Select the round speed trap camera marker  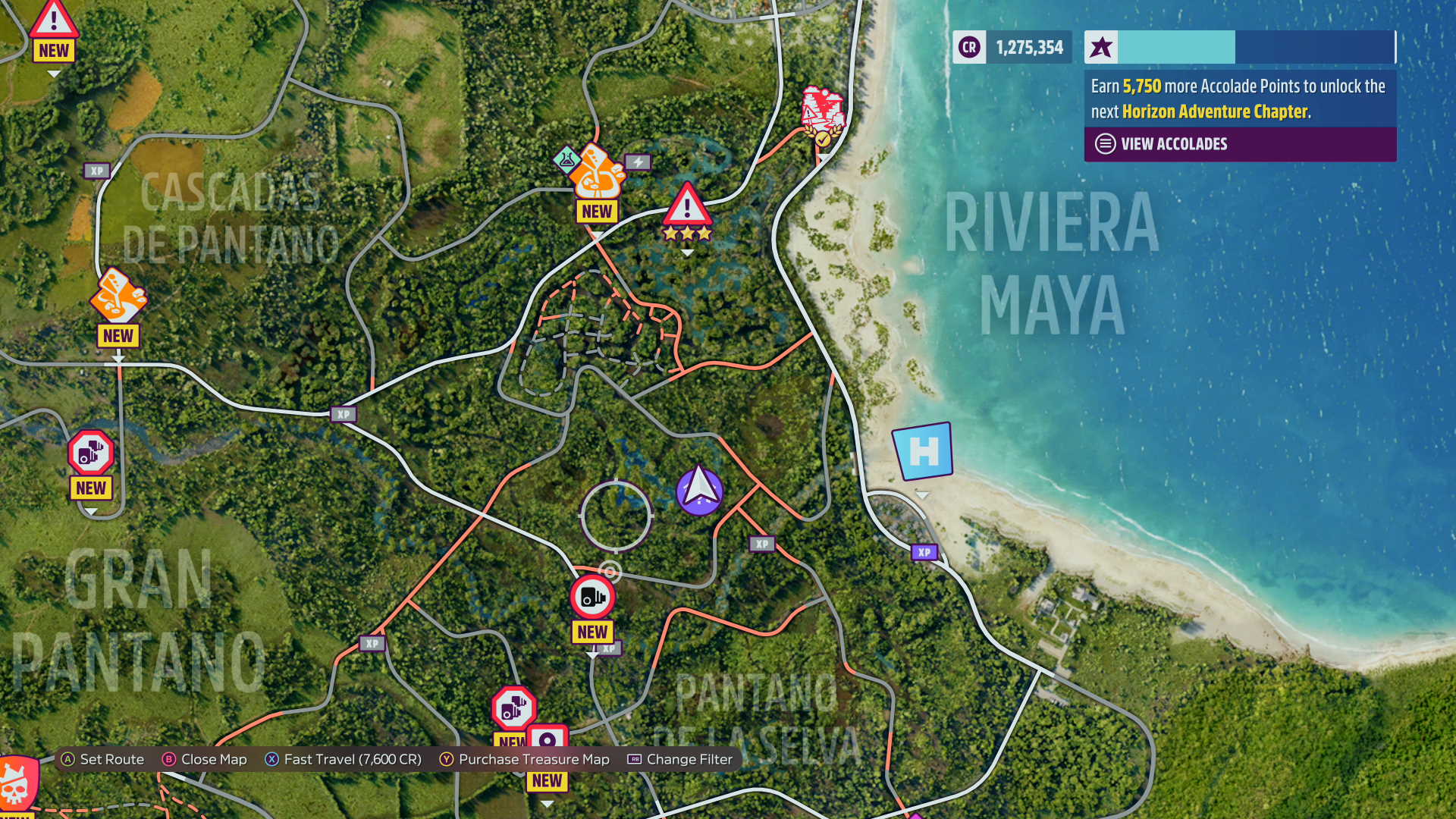[592, 597]
